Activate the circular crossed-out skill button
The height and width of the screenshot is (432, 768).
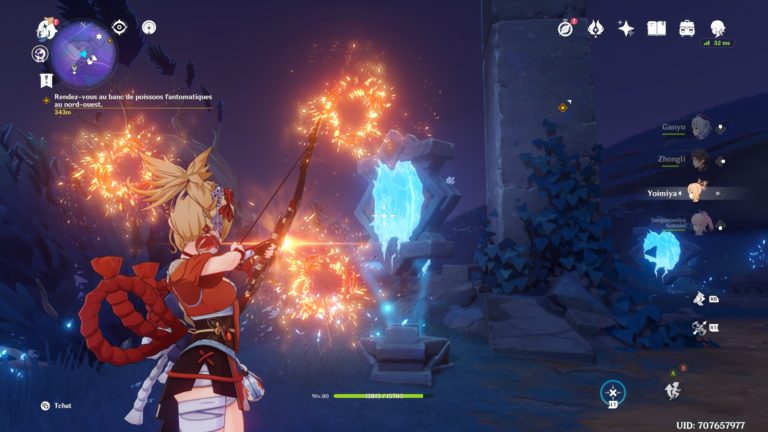(x=611, y=393)
